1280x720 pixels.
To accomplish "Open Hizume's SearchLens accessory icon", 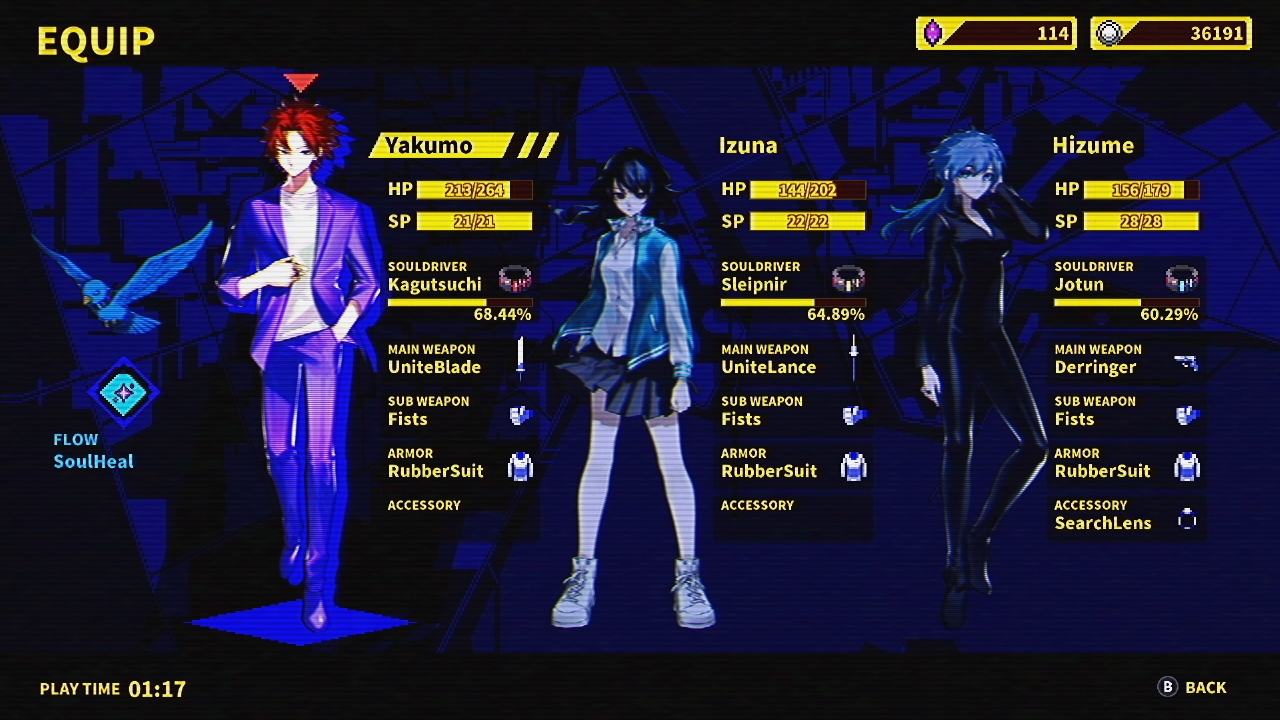I will 1187,519.
